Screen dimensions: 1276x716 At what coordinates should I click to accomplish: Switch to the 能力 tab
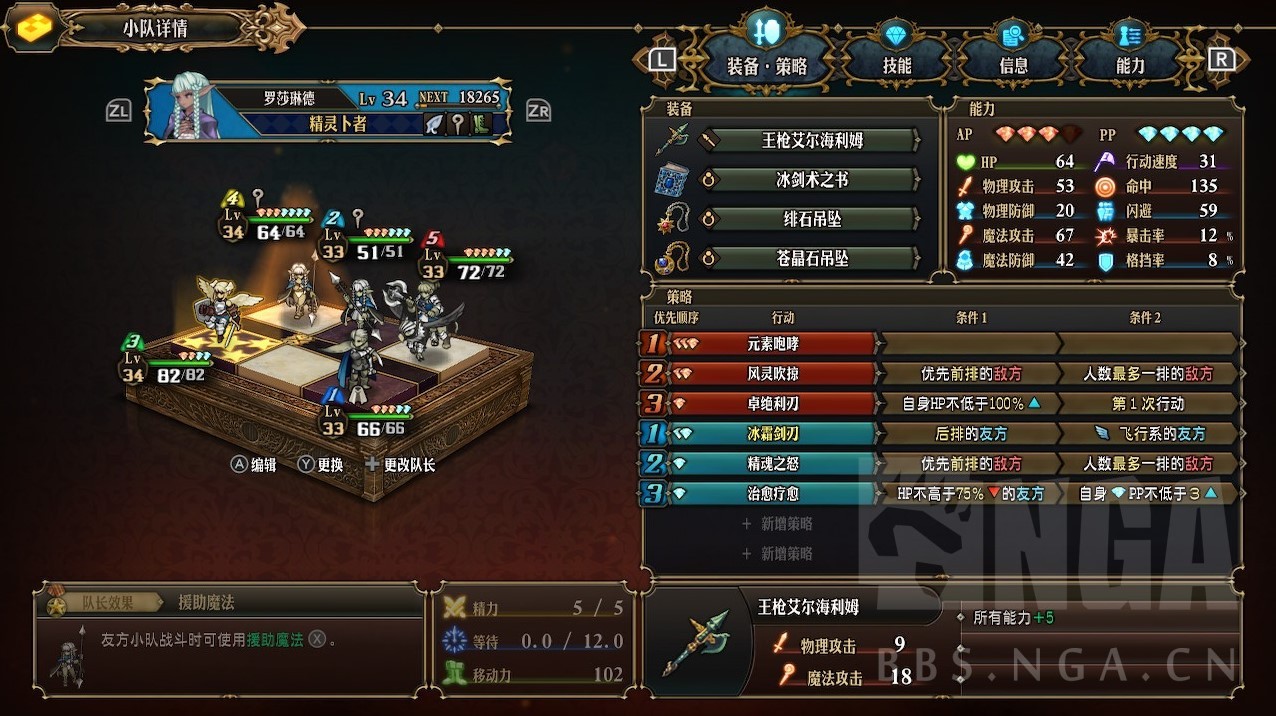(1130, 66)
